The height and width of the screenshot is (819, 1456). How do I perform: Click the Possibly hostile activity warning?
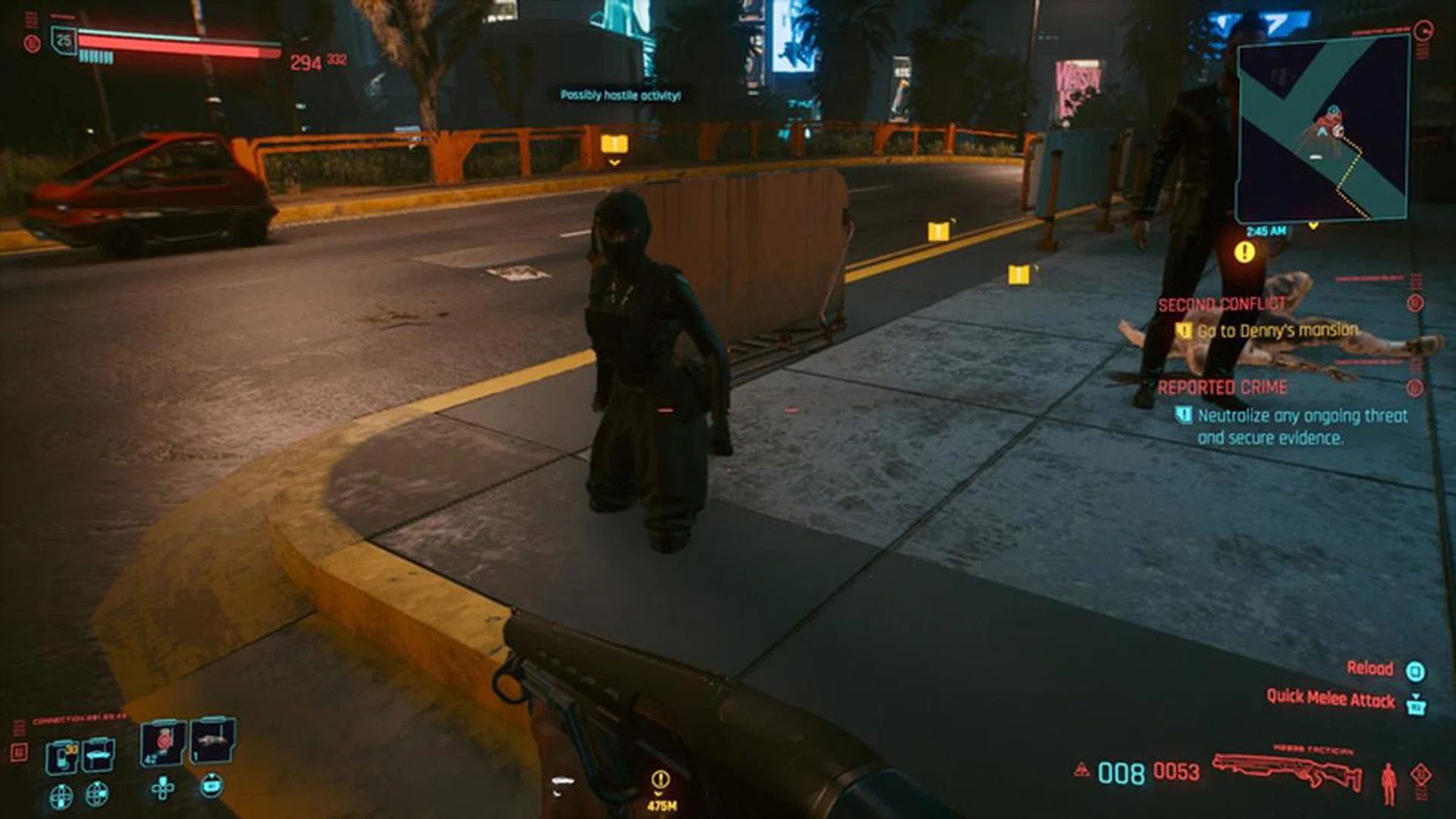click(620, 96)
